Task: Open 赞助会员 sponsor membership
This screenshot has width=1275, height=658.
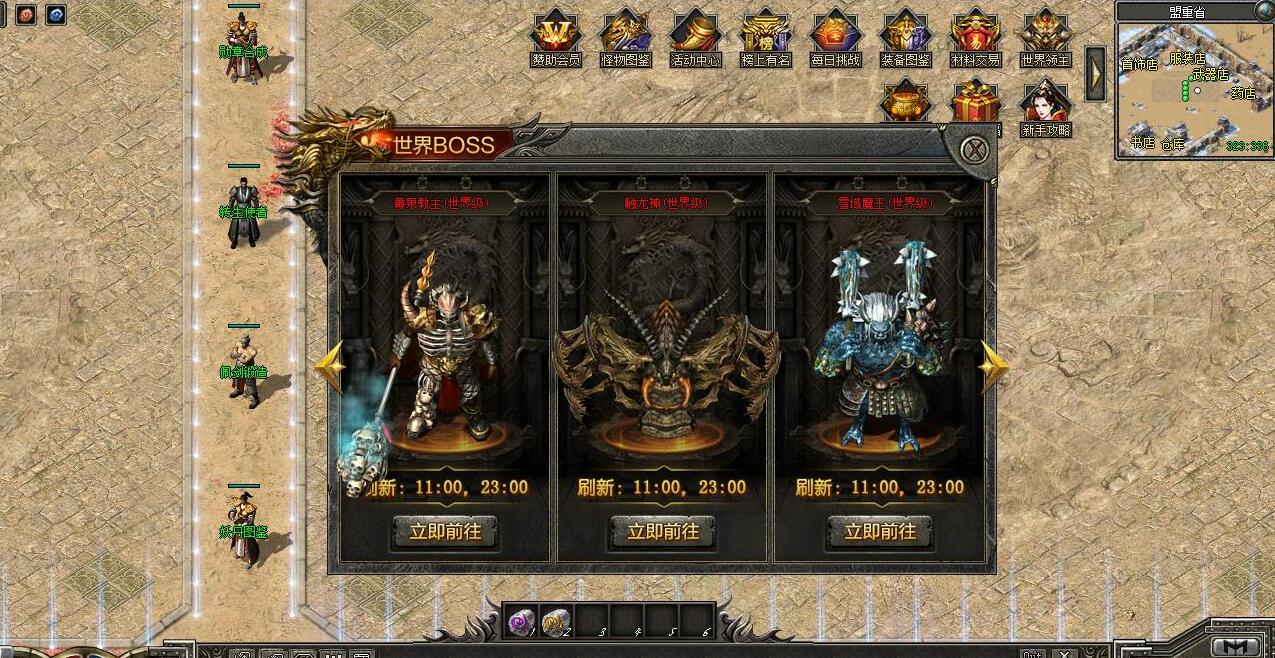Action: 555,36
